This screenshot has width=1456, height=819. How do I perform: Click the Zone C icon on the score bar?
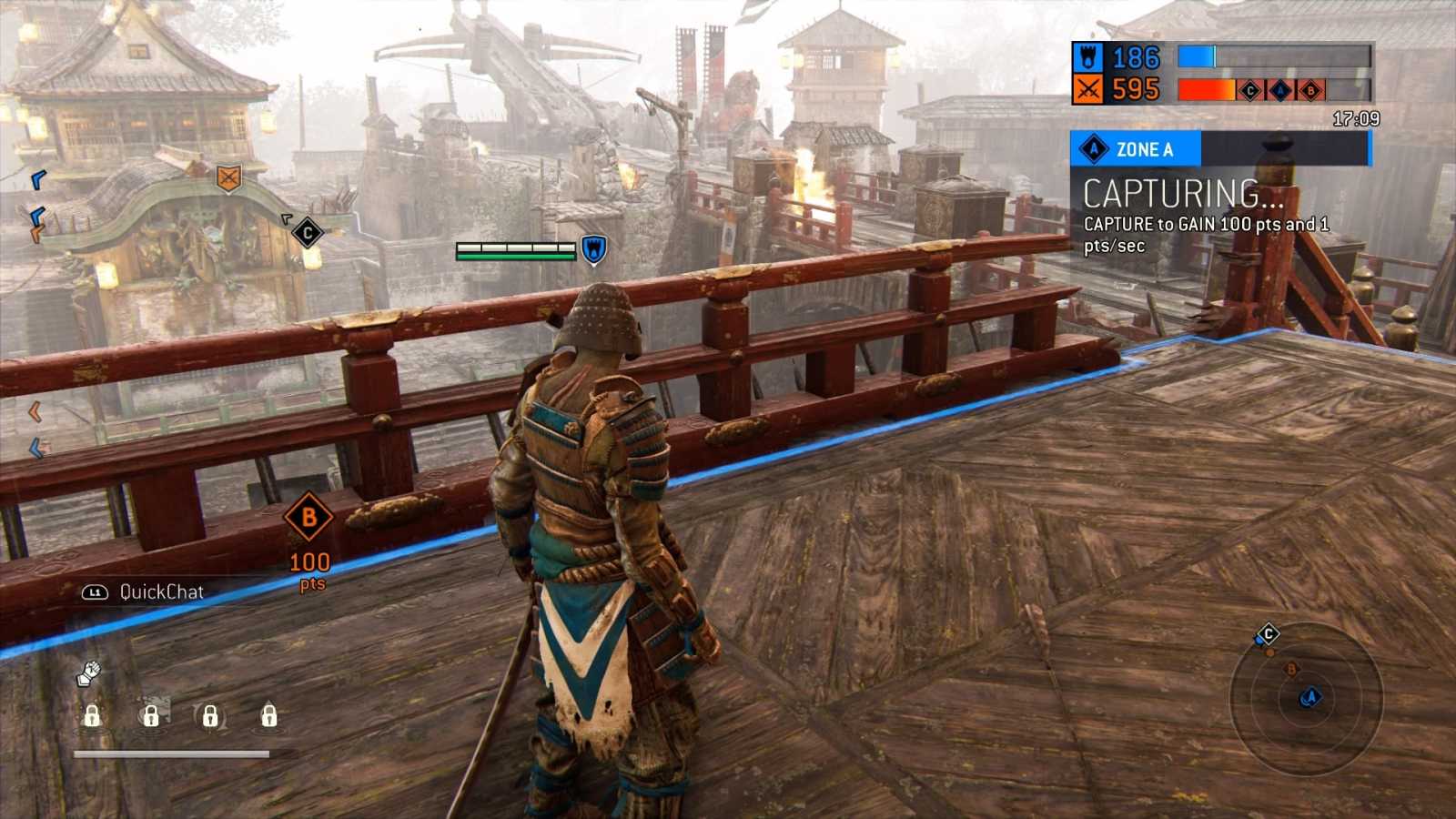coord(1249,89)
